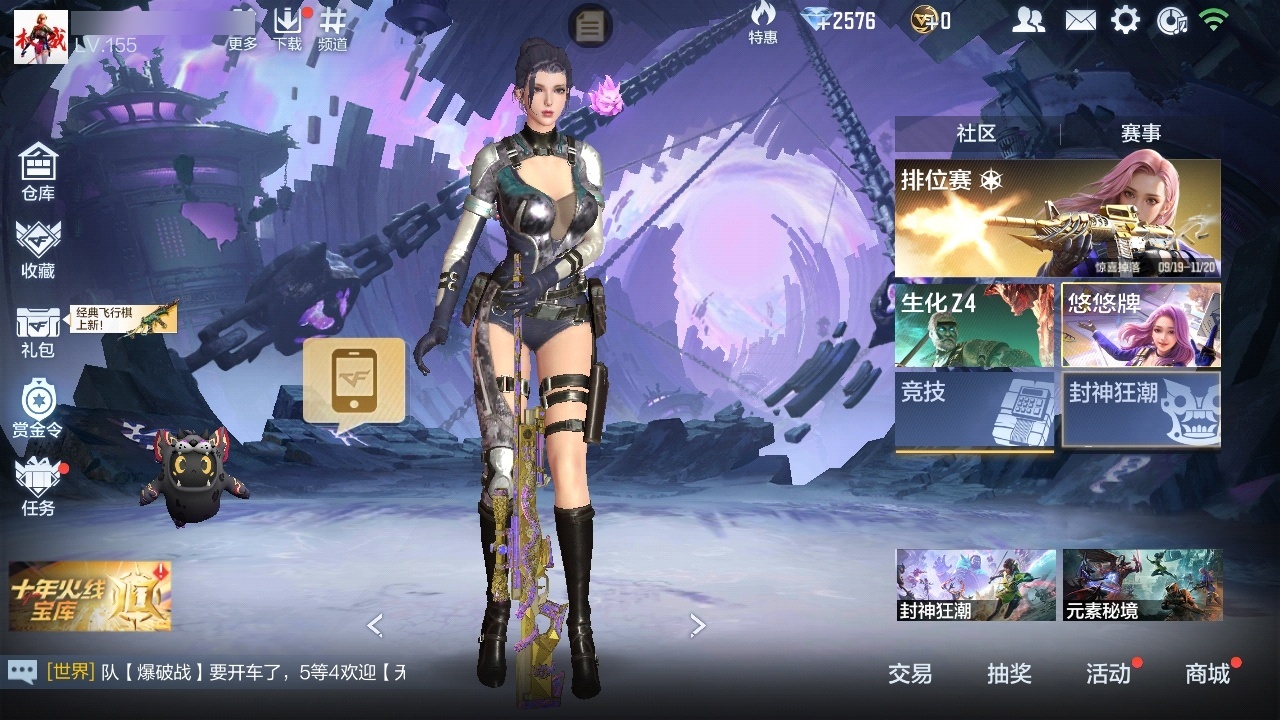Open the mail envelope inbox
The image size is (1280, 720).
click(1080, 20)
